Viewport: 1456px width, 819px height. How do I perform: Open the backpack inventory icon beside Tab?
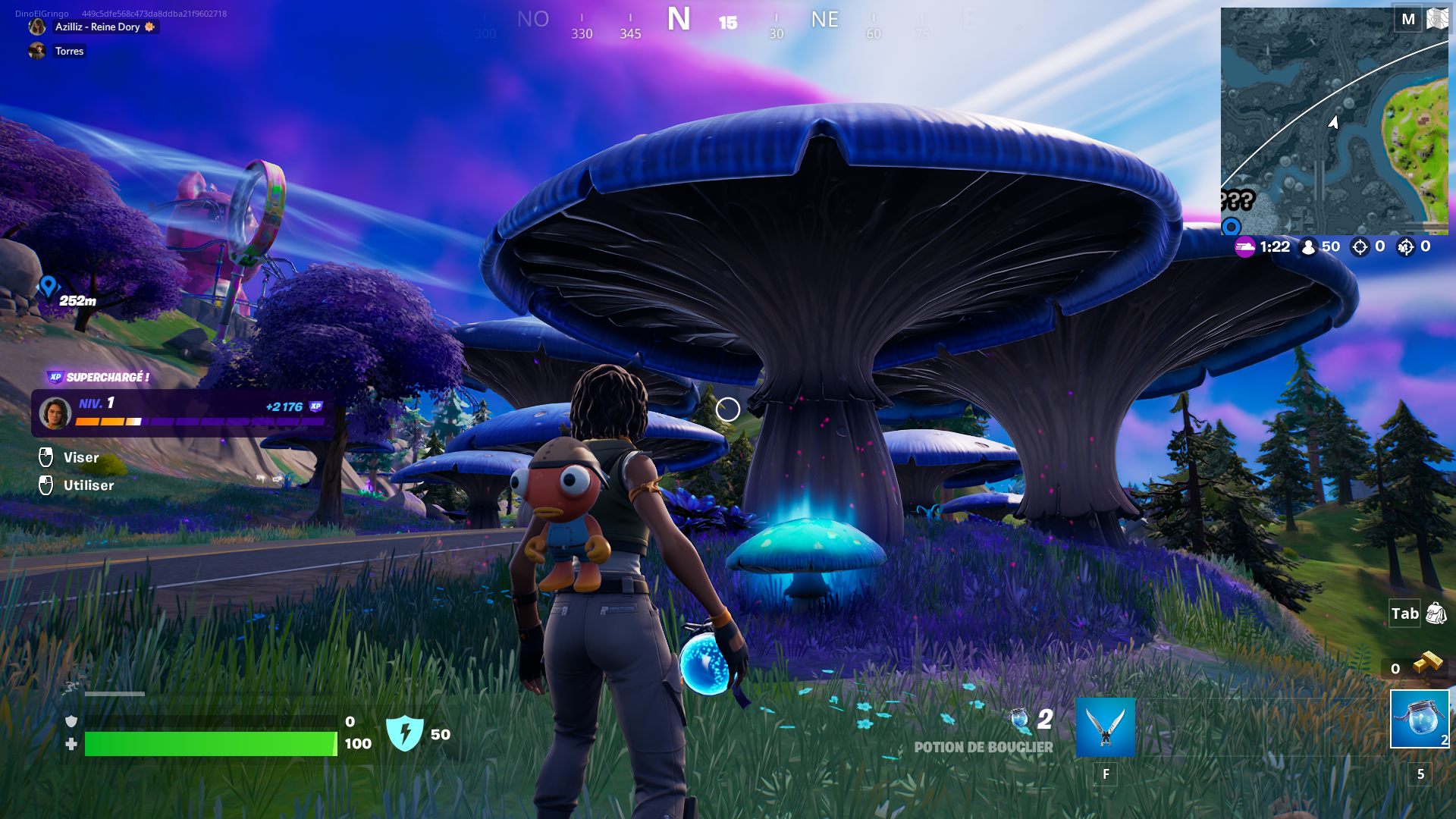(1436, 614)
